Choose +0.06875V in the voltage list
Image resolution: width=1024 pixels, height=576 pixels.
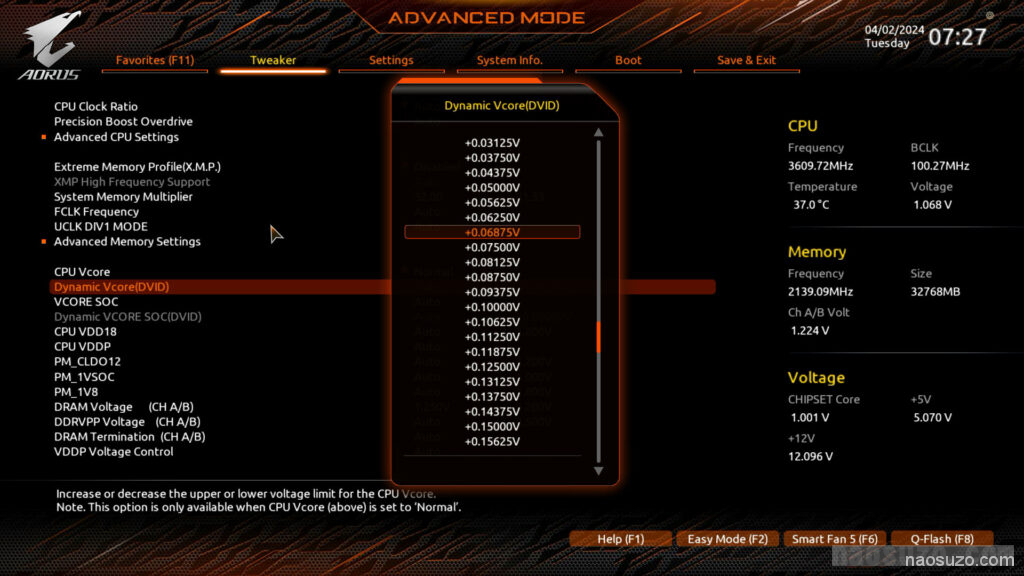[492, 232]
